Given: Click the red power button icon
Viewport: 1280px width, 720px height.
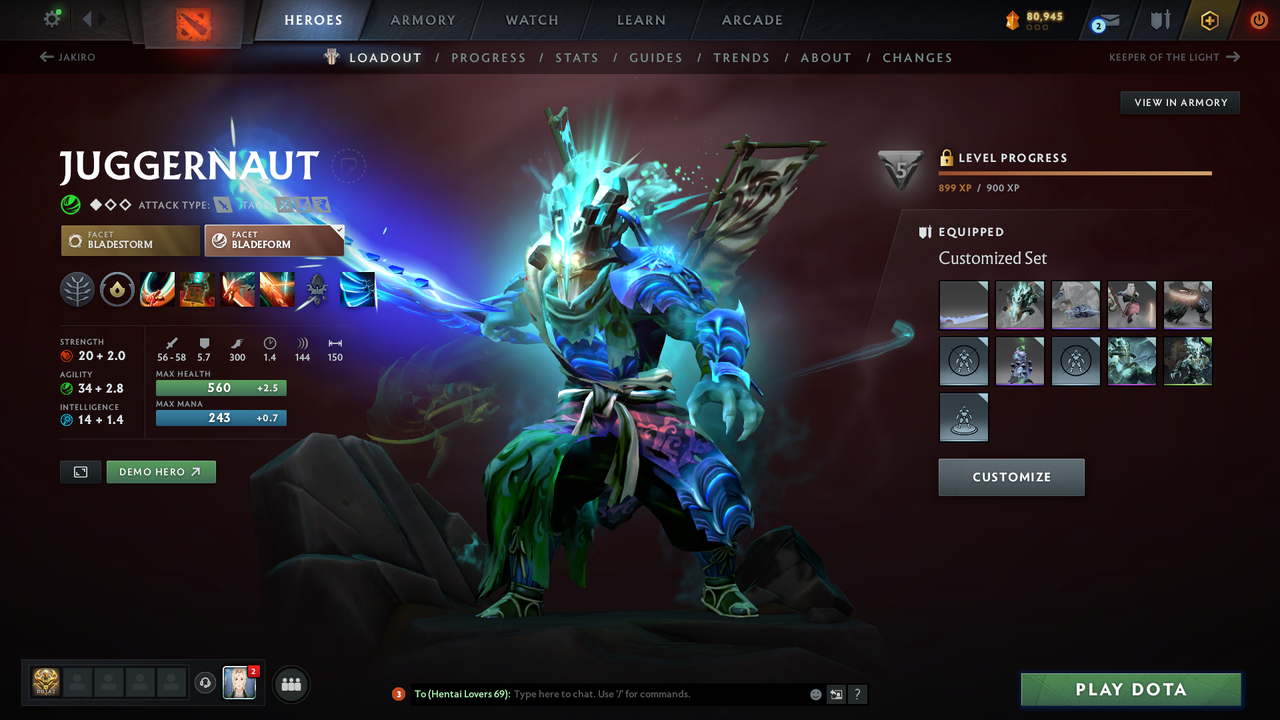Looking at the screenshot, I should [x=1258, y=20].
